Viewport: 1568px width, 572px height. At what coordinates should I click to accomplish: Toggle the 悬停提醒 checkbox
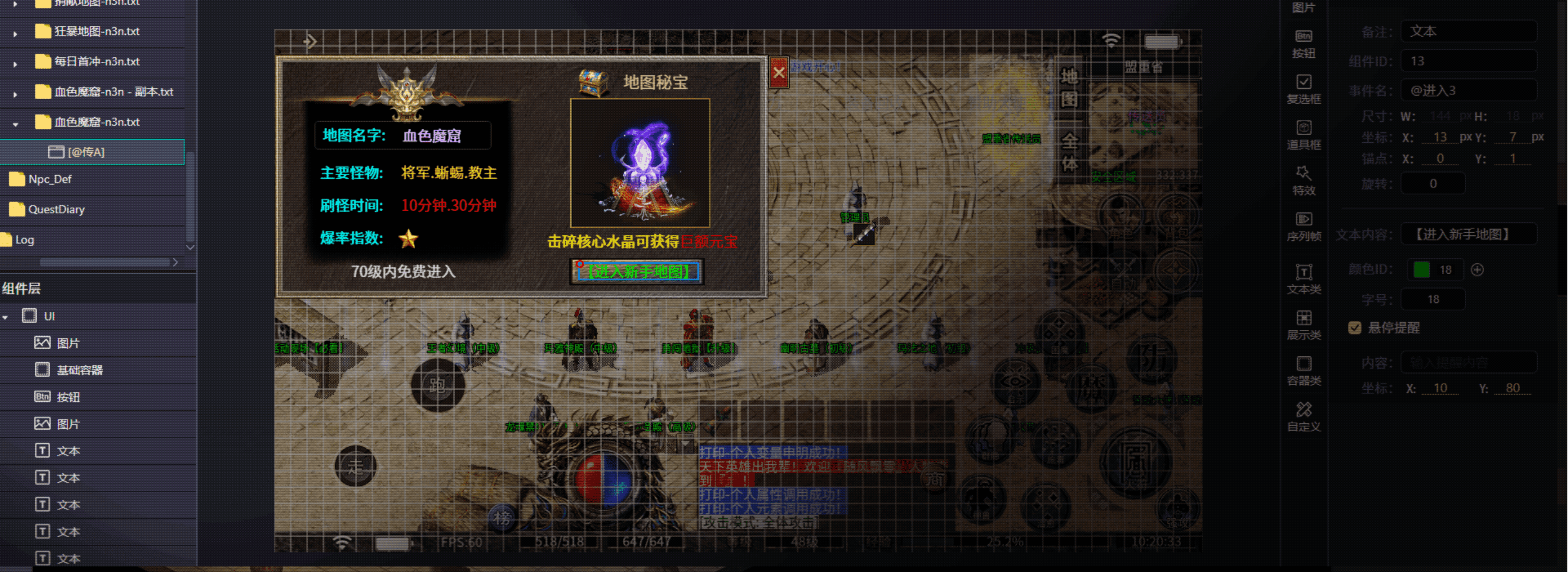click(1354, 328)
